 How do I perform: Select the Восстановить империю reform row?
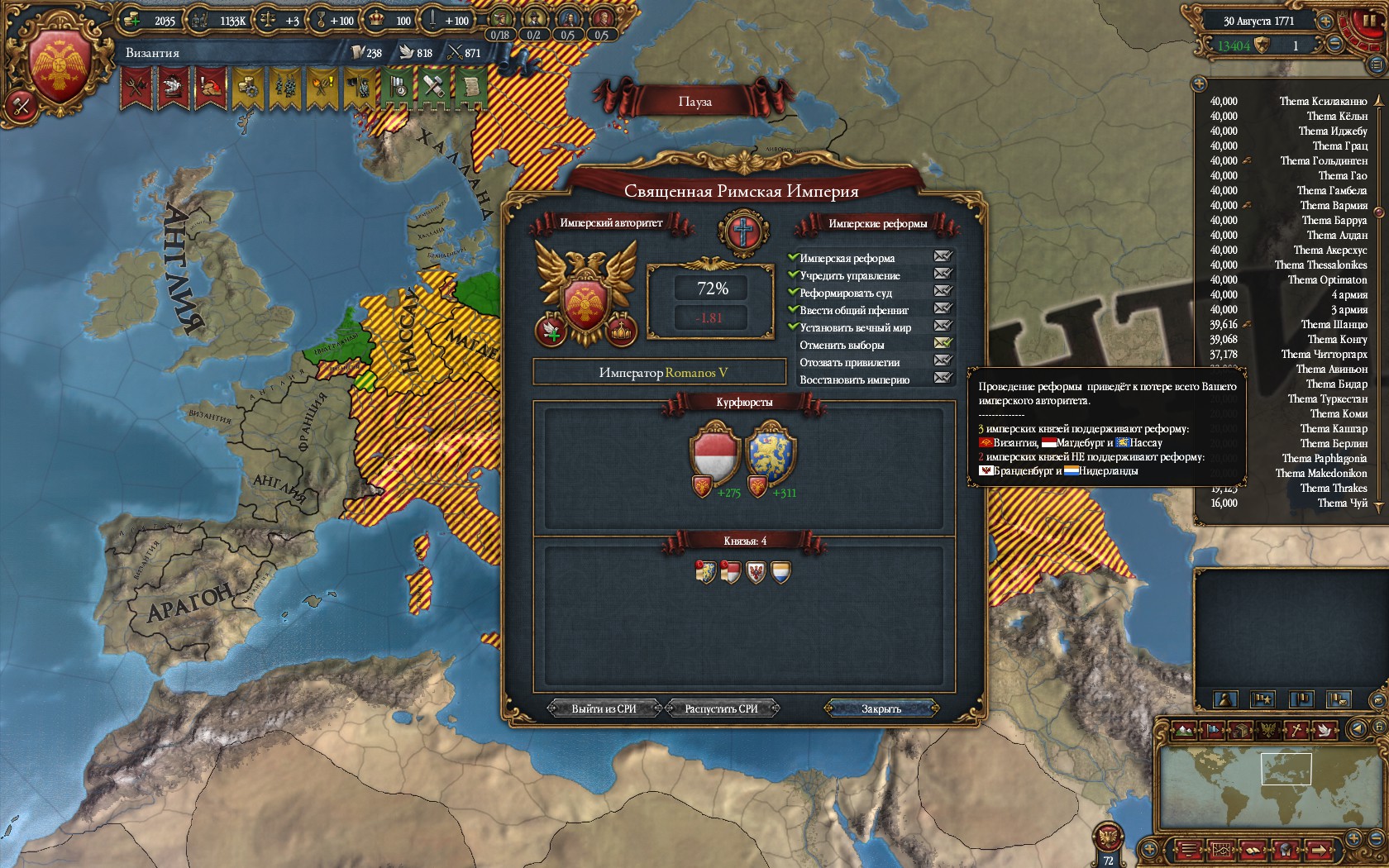pos(854,379)
